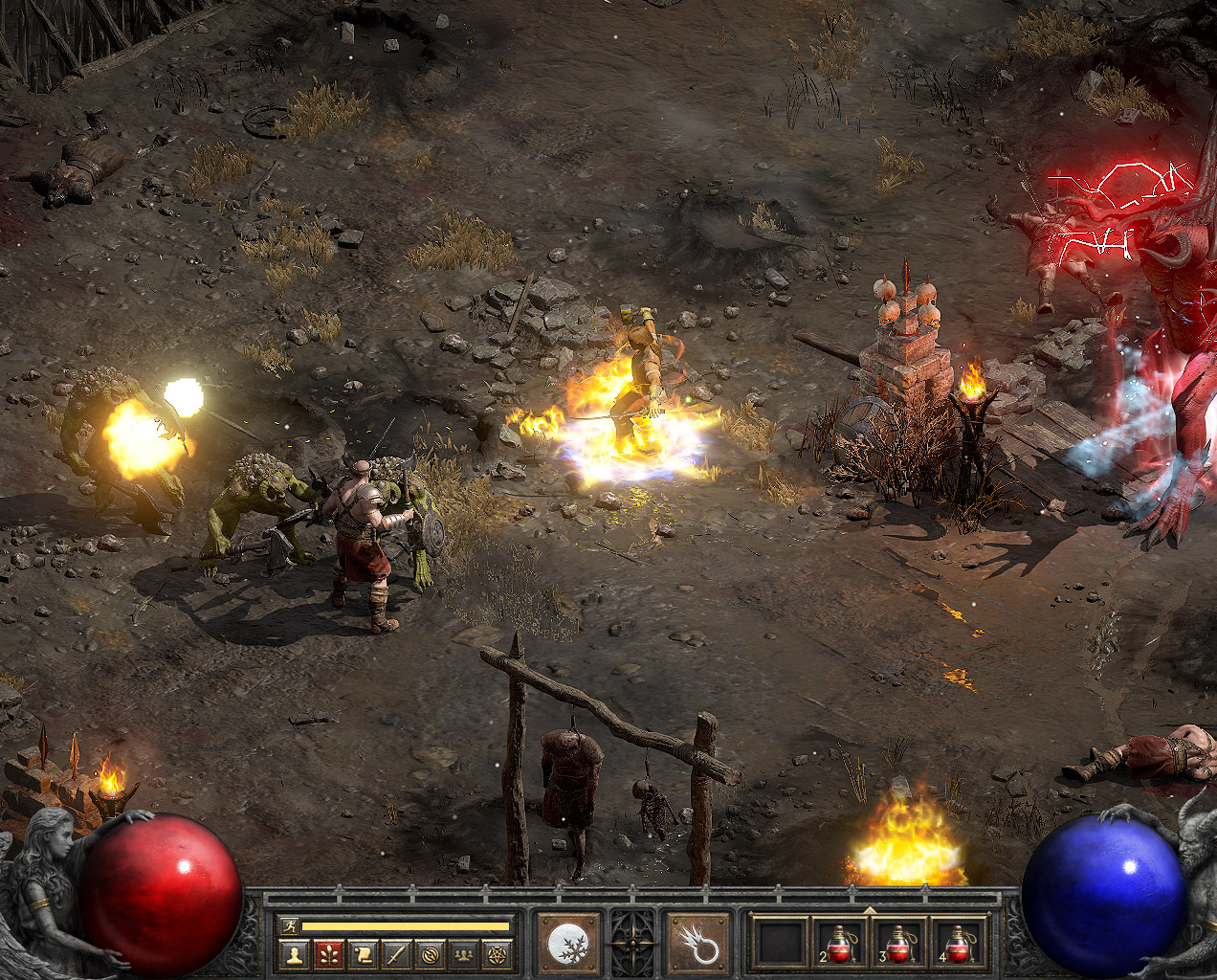Select the snowflake orb left skill

(568, 945)
